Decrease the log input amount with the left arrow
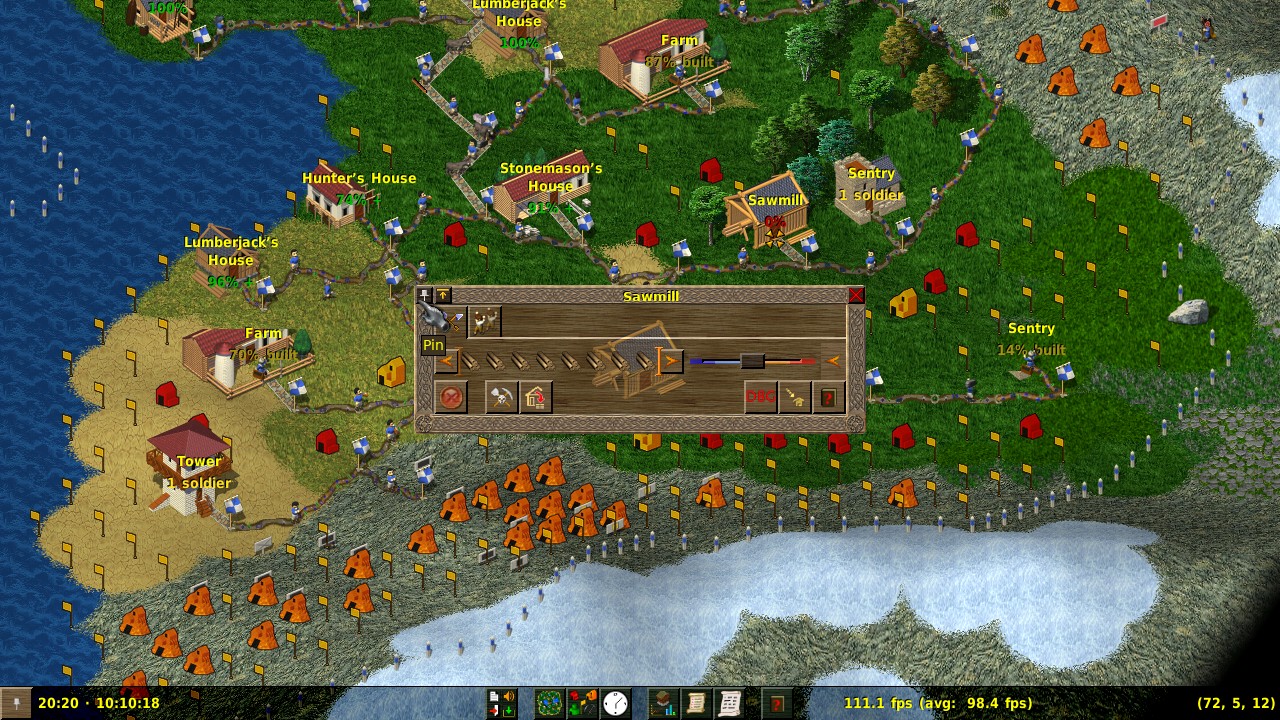Image resolution: width=1280 pixels, height=720 pixels. pos(447,361)
